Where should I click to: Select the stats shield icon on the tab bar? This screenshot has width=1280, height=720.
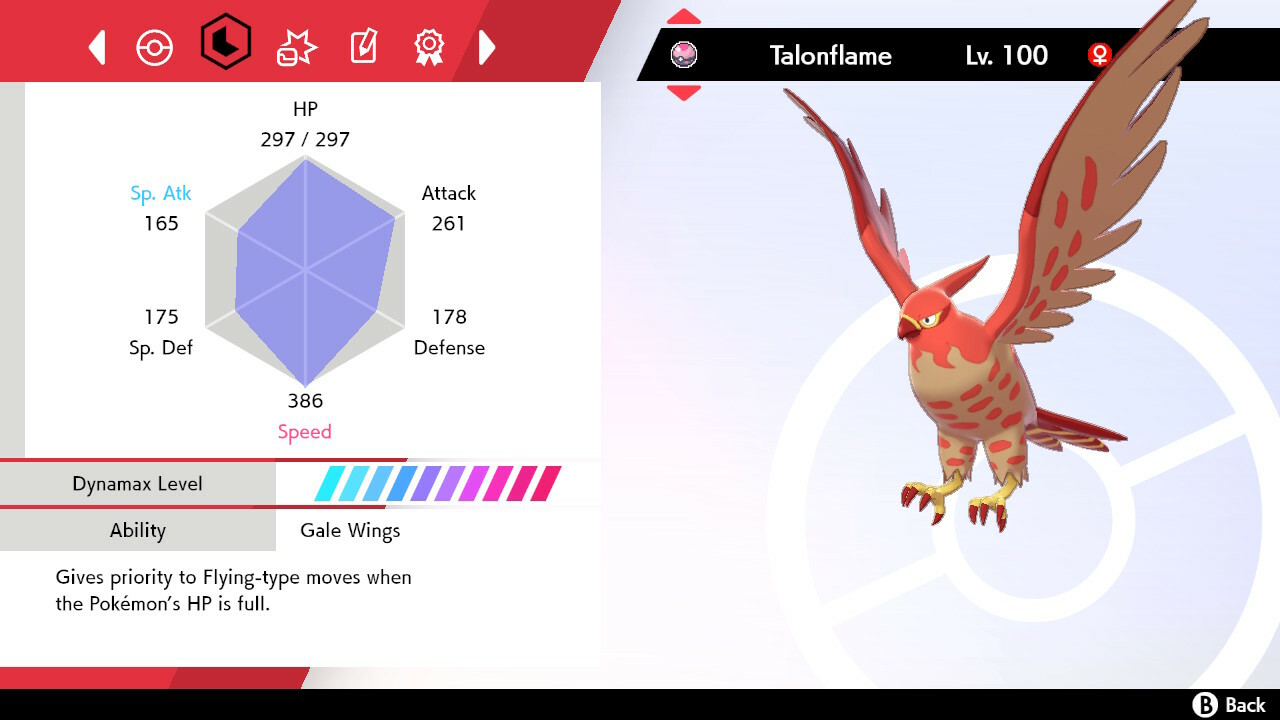pos(226,46)
